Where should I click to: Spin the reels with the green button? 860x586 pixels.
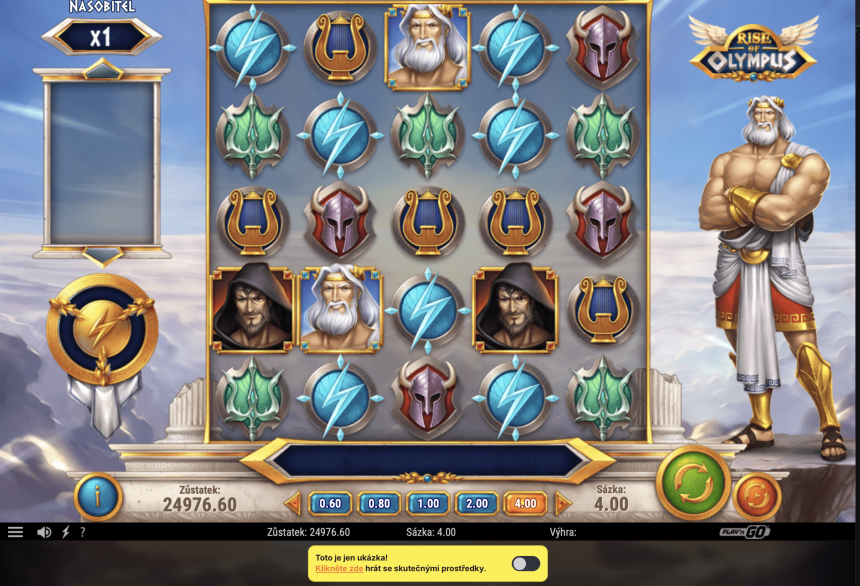coord(693,483)
